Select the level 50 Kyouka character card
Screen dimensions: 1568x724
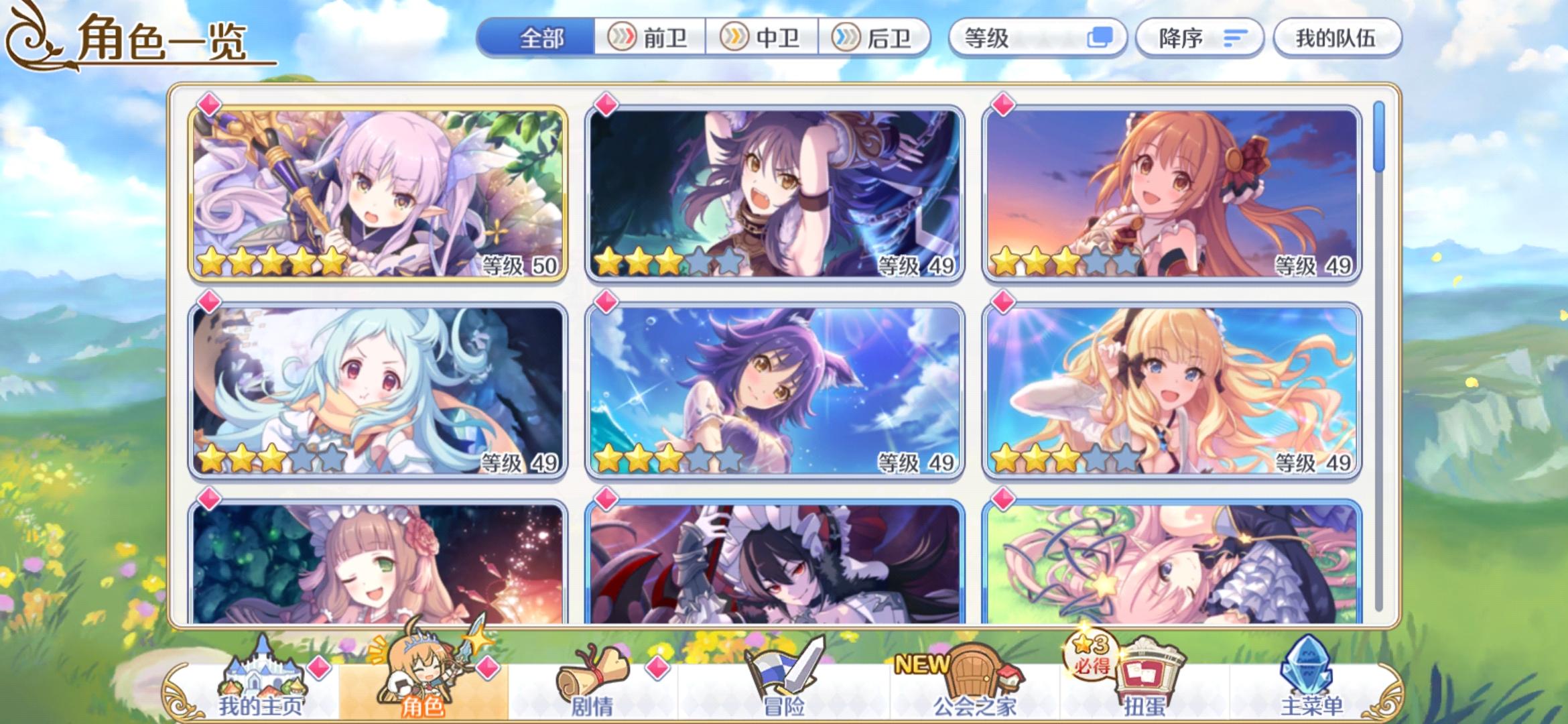click(x=375, y=194)
